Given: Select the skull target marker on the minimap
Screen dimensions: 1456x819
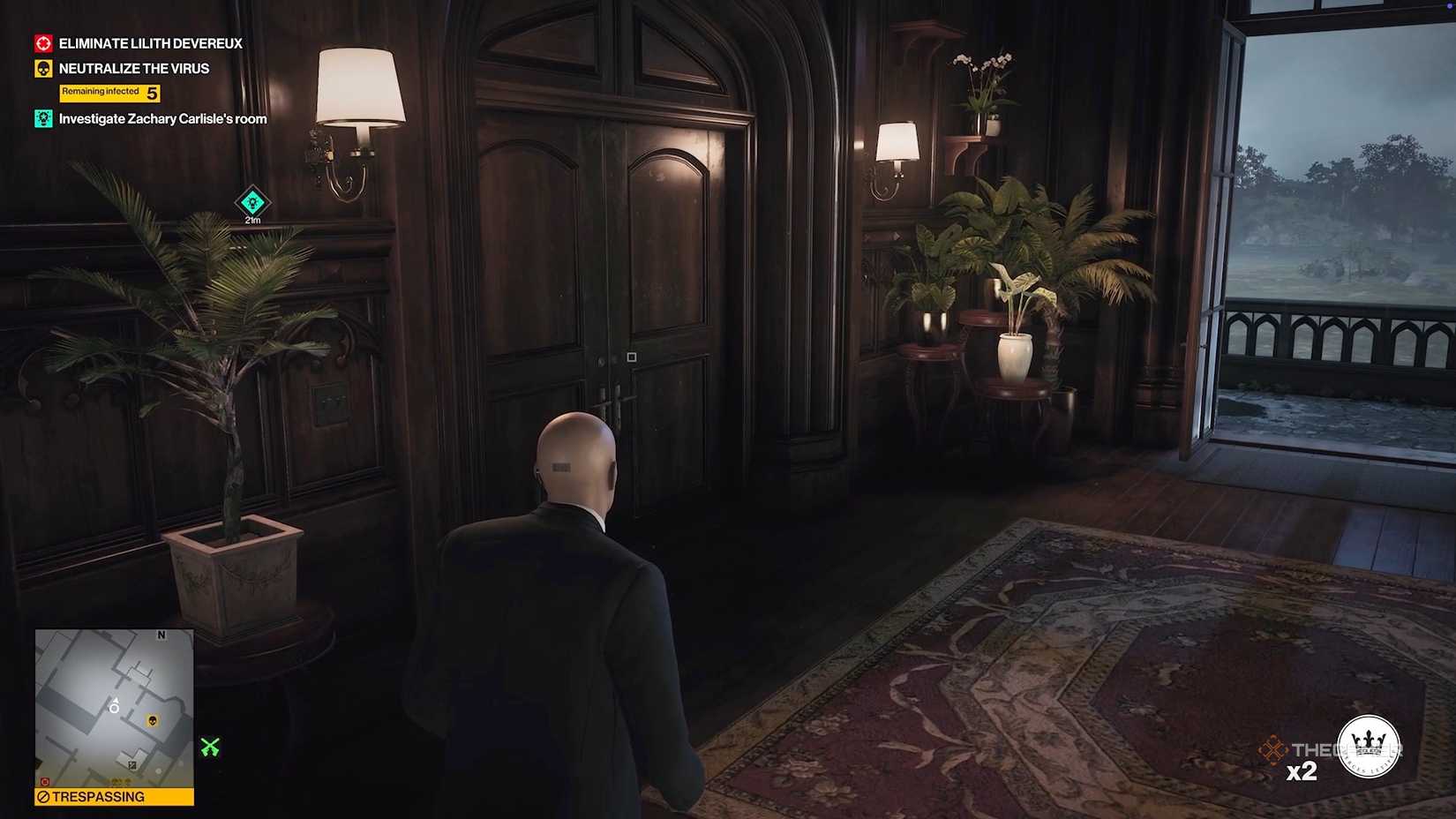Looking at the screenshot, I should click(x=153, y=720).
